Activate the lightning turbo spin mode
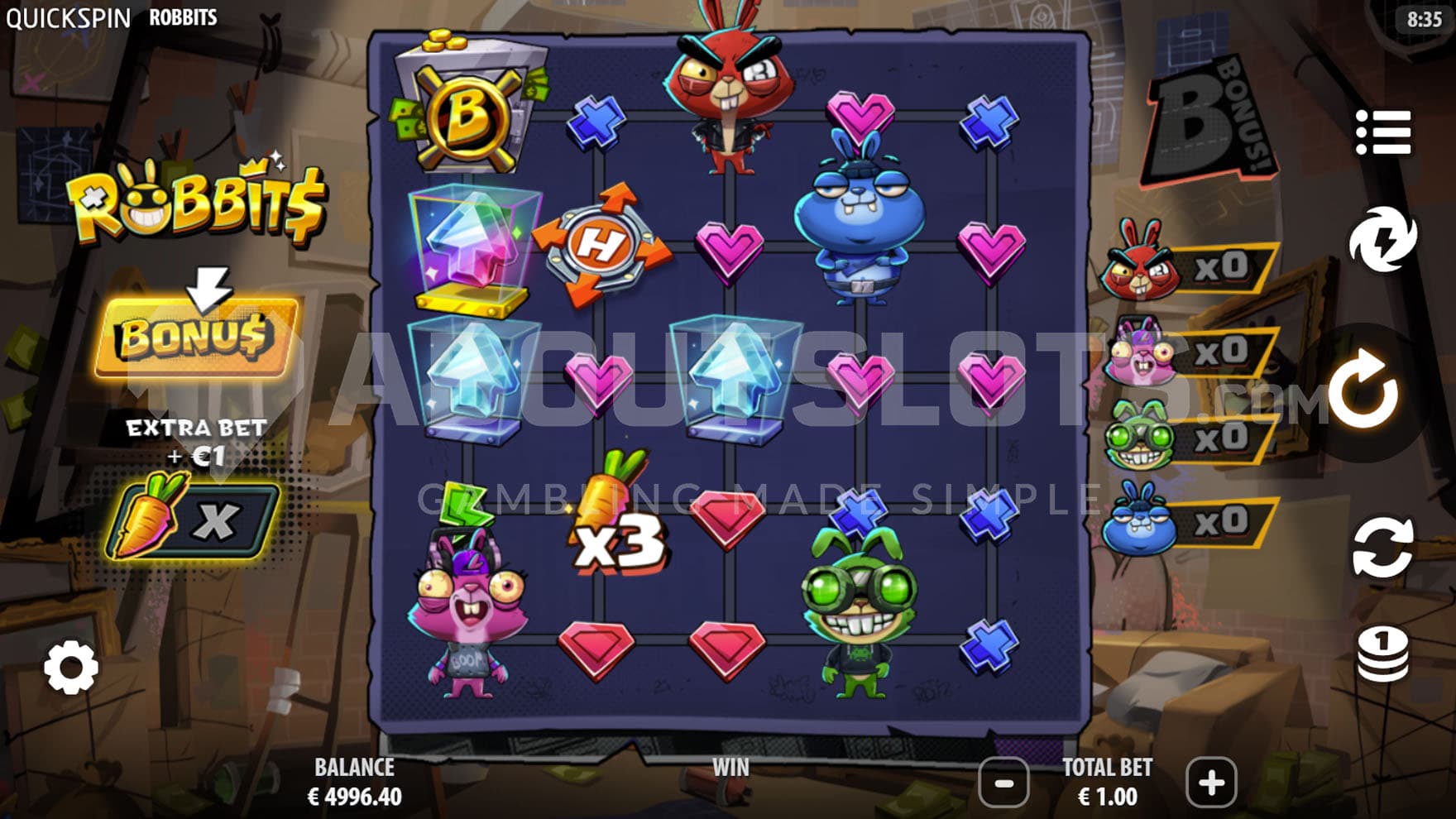Image resolution: width=1456 pixels, height=819 pixels. tap(1382, 240)
